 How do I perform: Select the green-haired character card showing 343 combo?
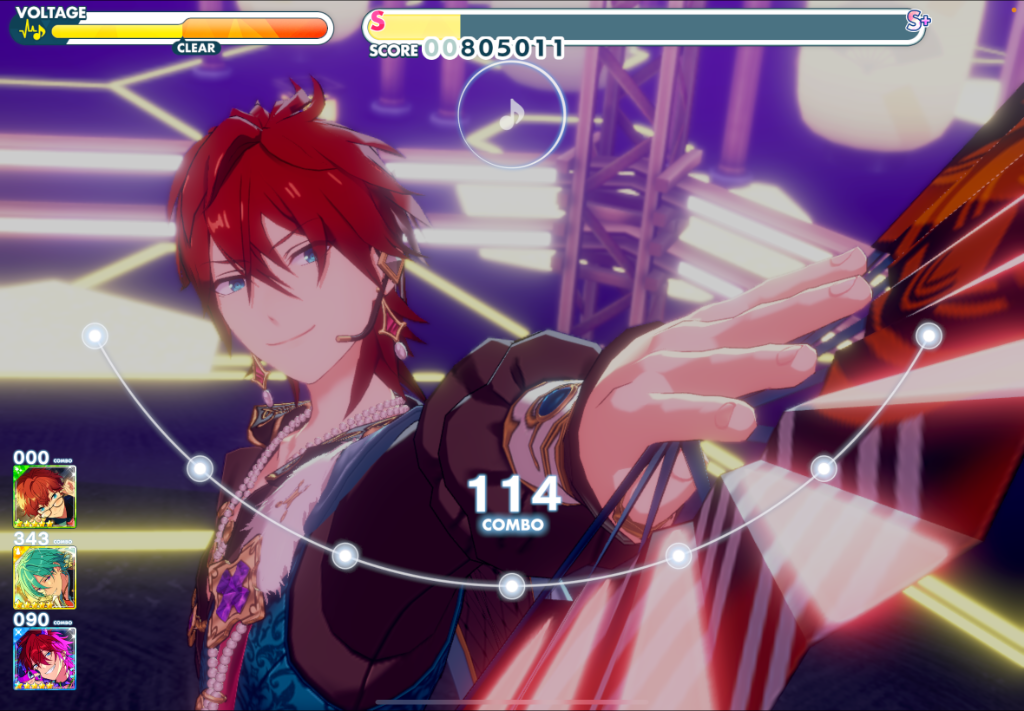click(44, 578)
